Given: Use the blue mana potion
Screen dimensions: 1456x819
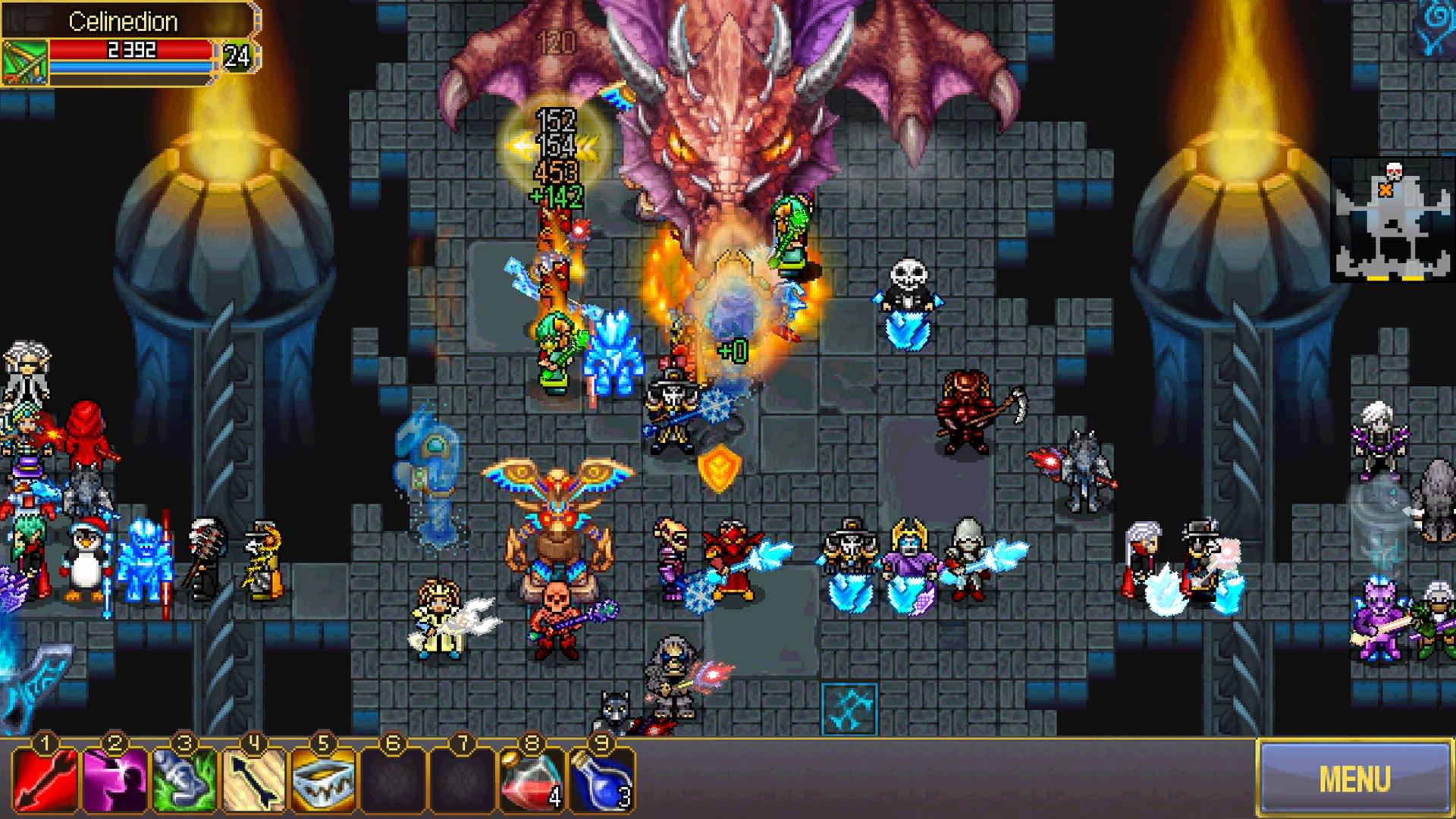Looking at the screenshot, I should [x=601, y=780].
